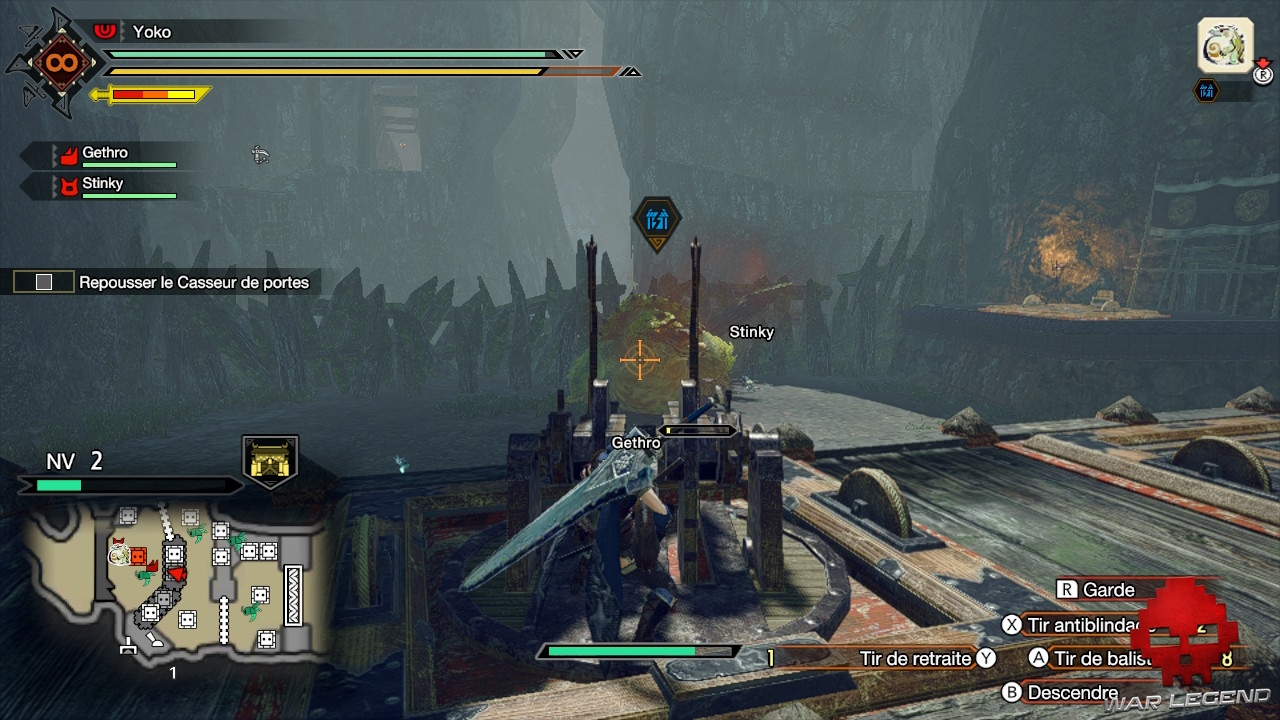Select party member Stinky
The image size is (1280, 720).
click(x=103, y=184)
